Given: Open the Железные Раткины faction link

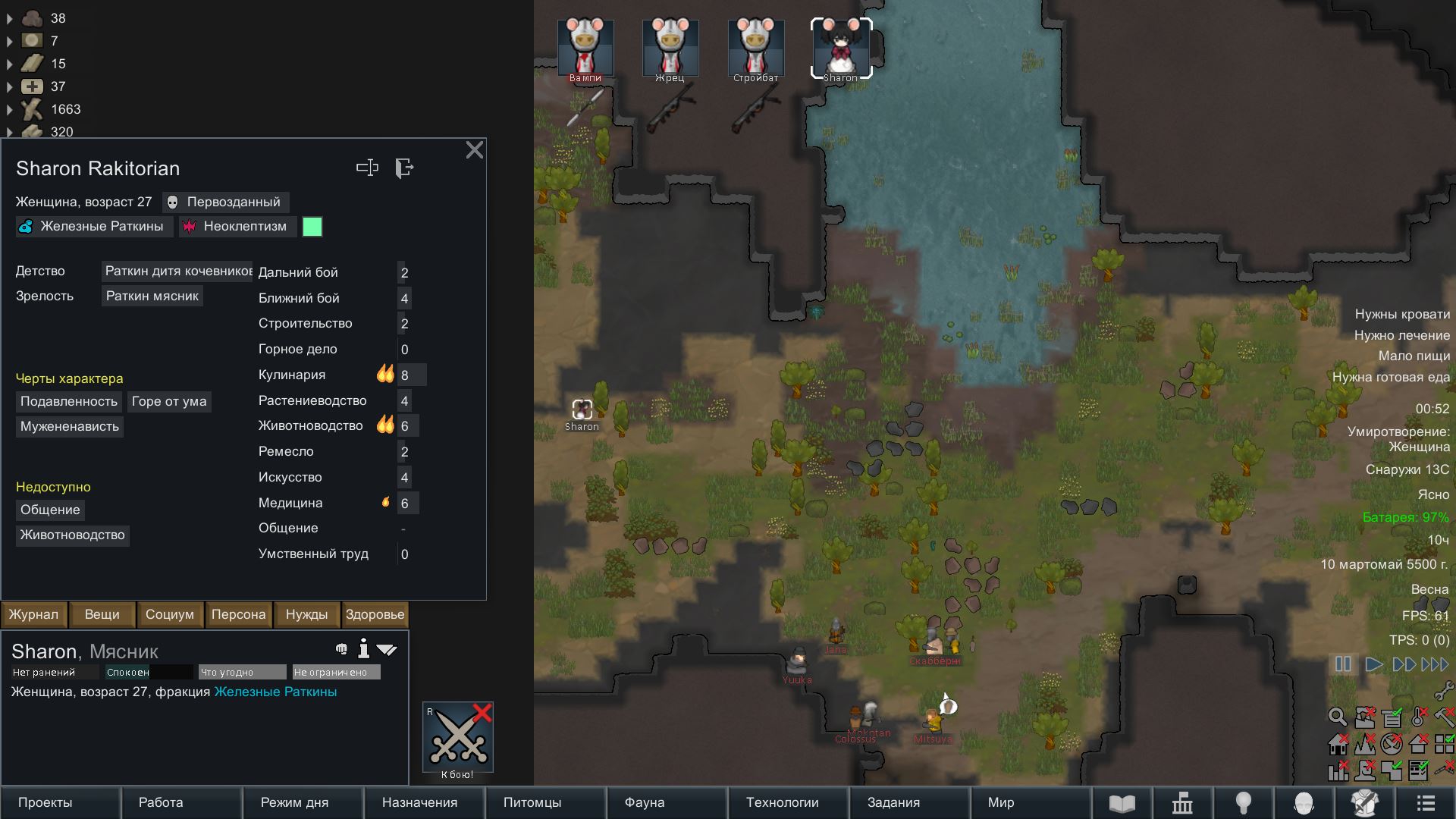Looking at the screenshot, I should [275, 692].
